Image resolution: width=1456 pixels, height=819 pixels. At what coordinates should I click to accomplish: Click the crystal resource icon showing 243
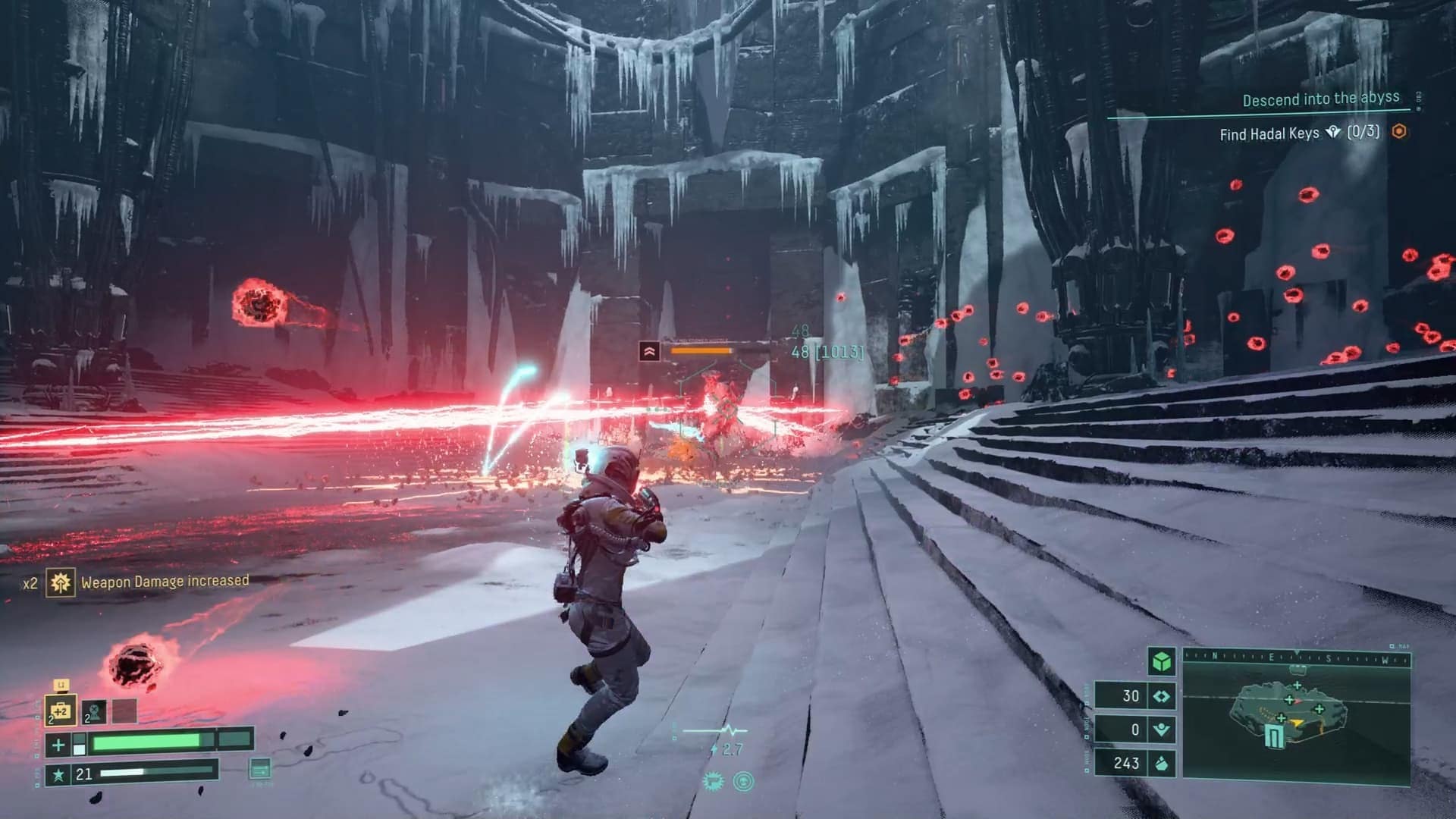[1161, 763]
